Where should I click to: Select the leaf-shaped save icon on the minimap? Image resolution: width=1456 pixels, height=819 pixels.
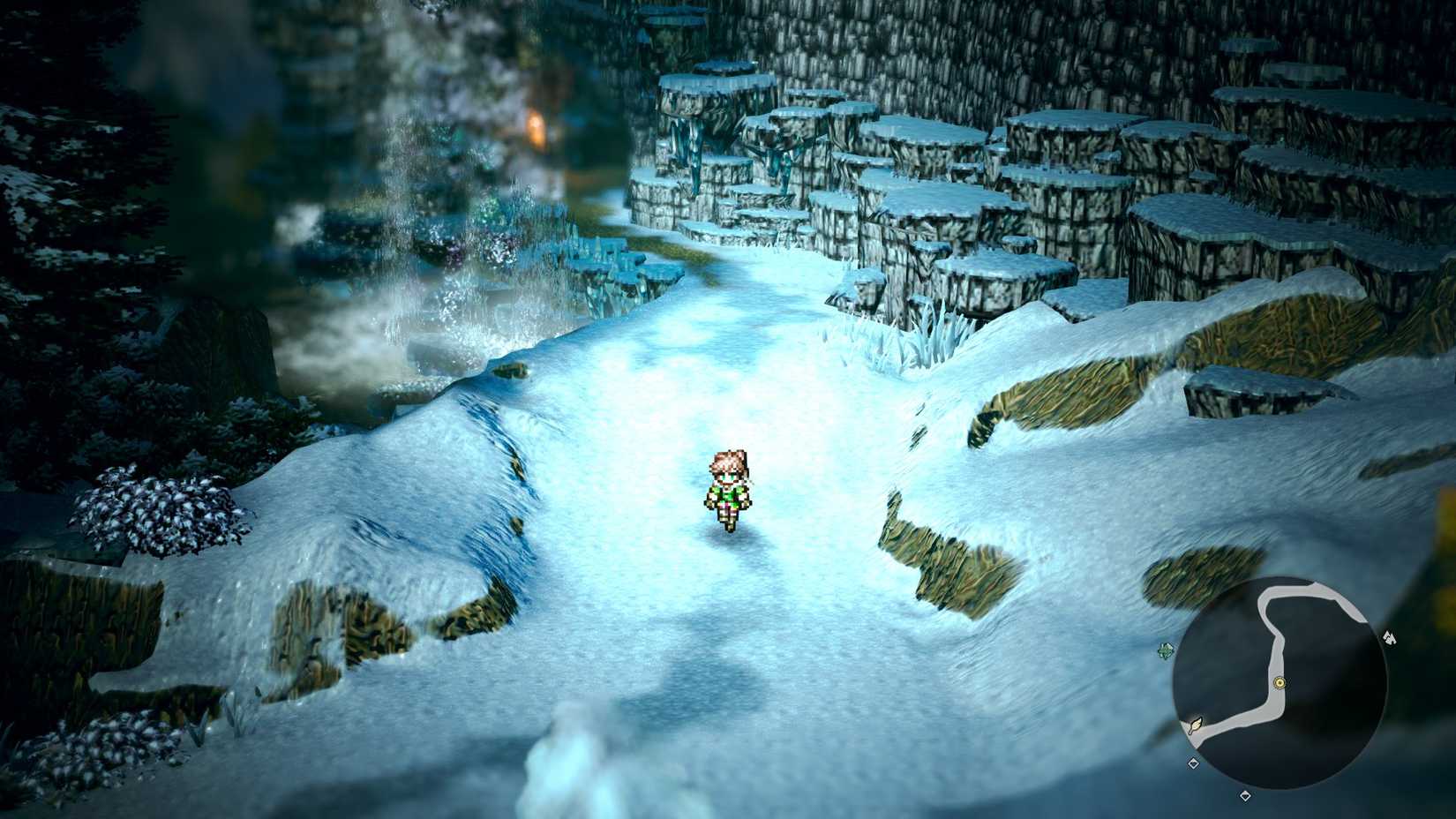[1196, 725]
